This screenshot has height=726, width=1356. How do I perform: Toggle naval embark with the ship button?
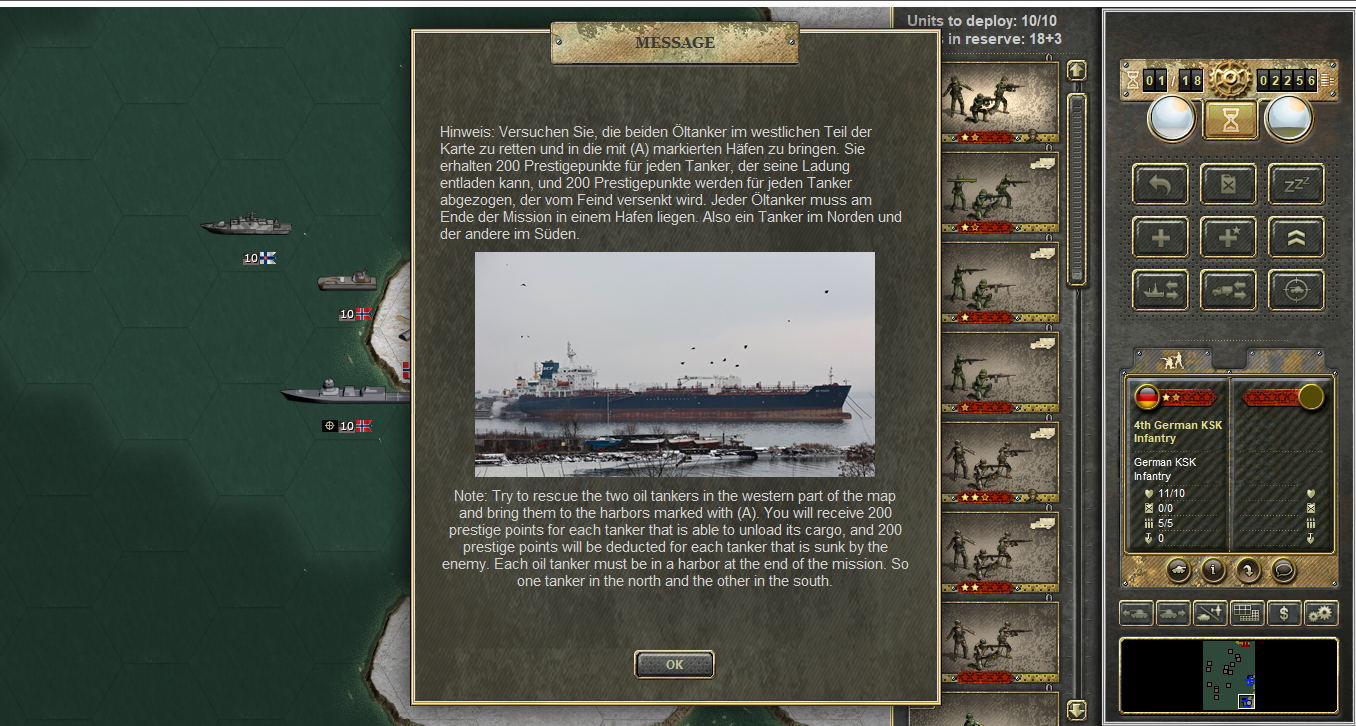click(x=1160, y=290)
